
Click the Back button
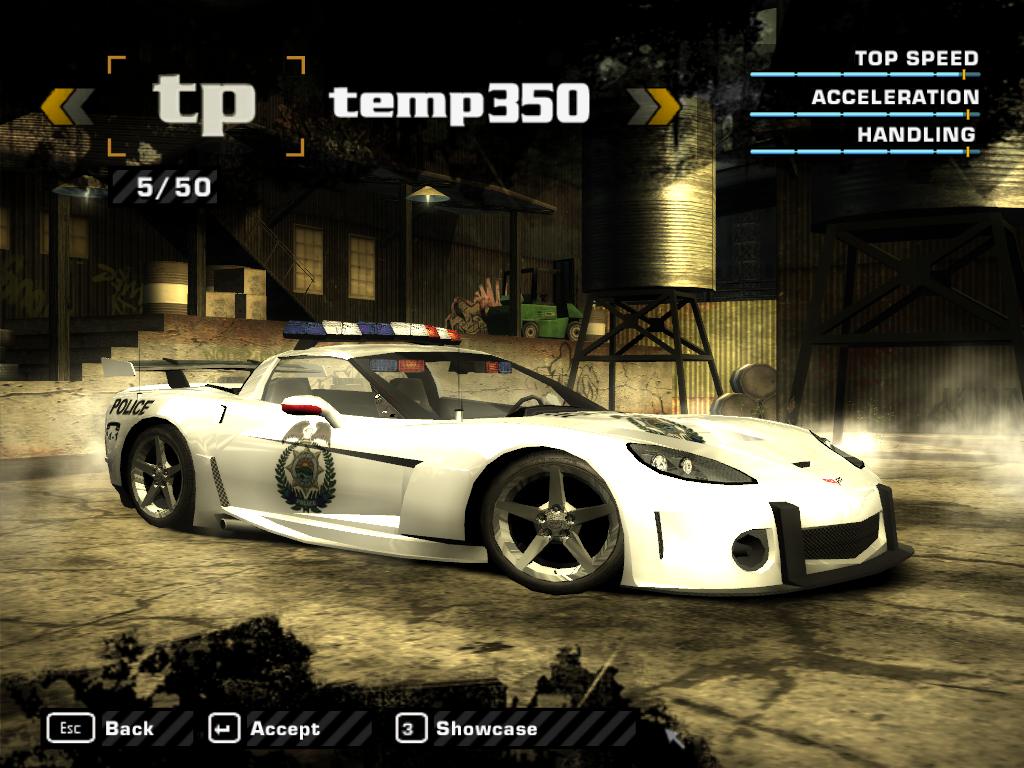coord(101,728)
